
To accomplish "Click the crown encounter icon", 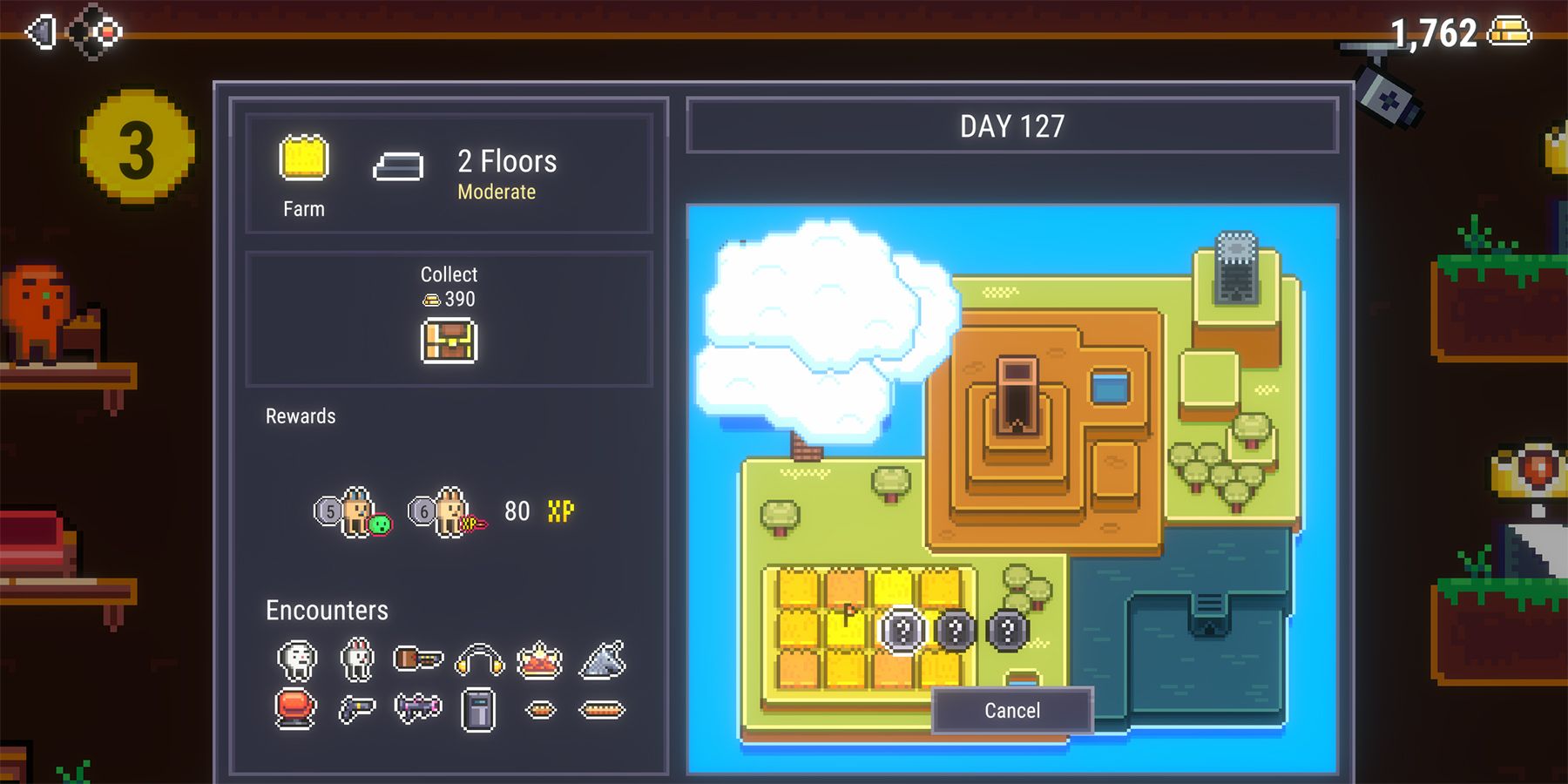I will pos(540,659).
